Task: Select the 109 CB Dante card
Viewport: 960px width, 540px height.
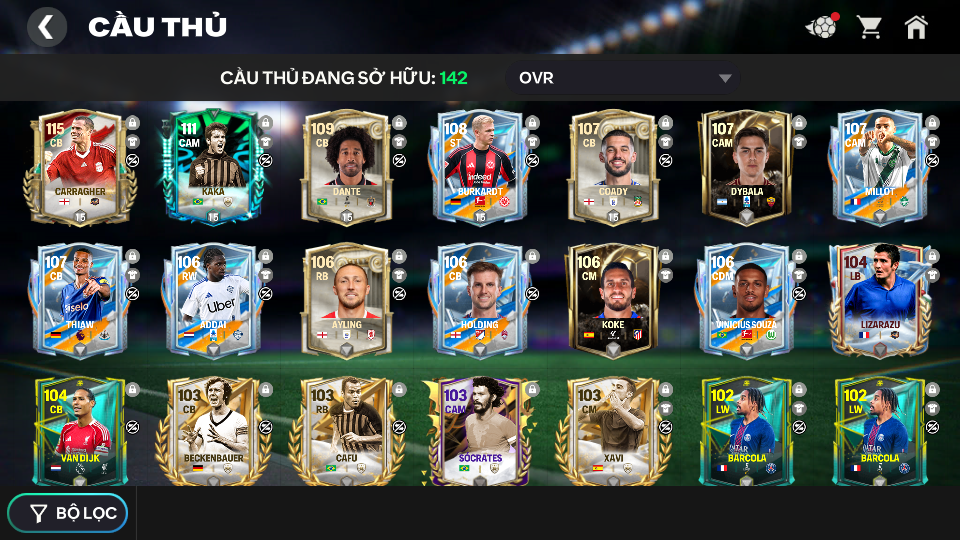Action: (x=345, y=168)
